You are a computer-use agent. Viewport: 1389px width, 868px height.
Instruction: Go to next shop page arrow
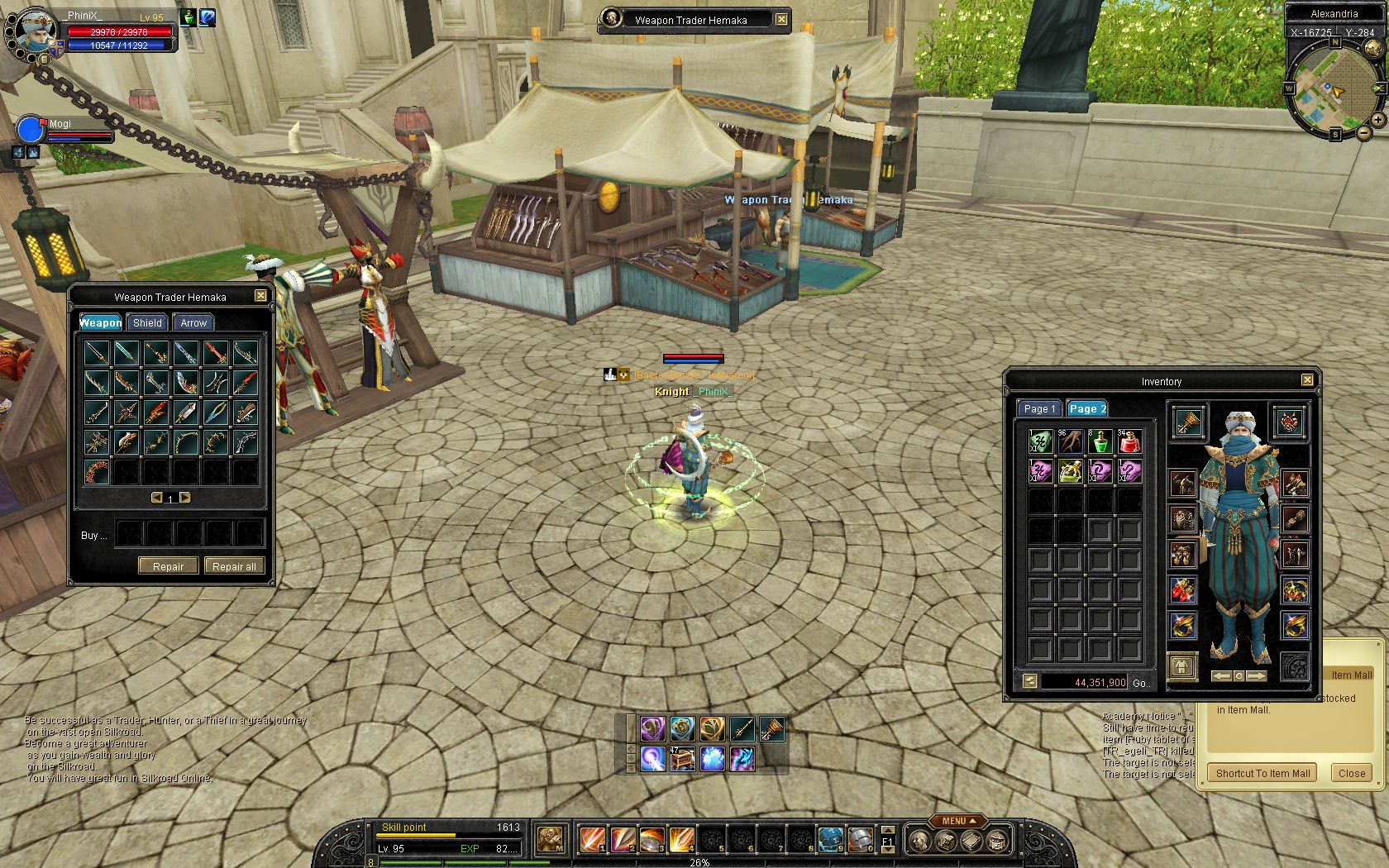[185, 498]
